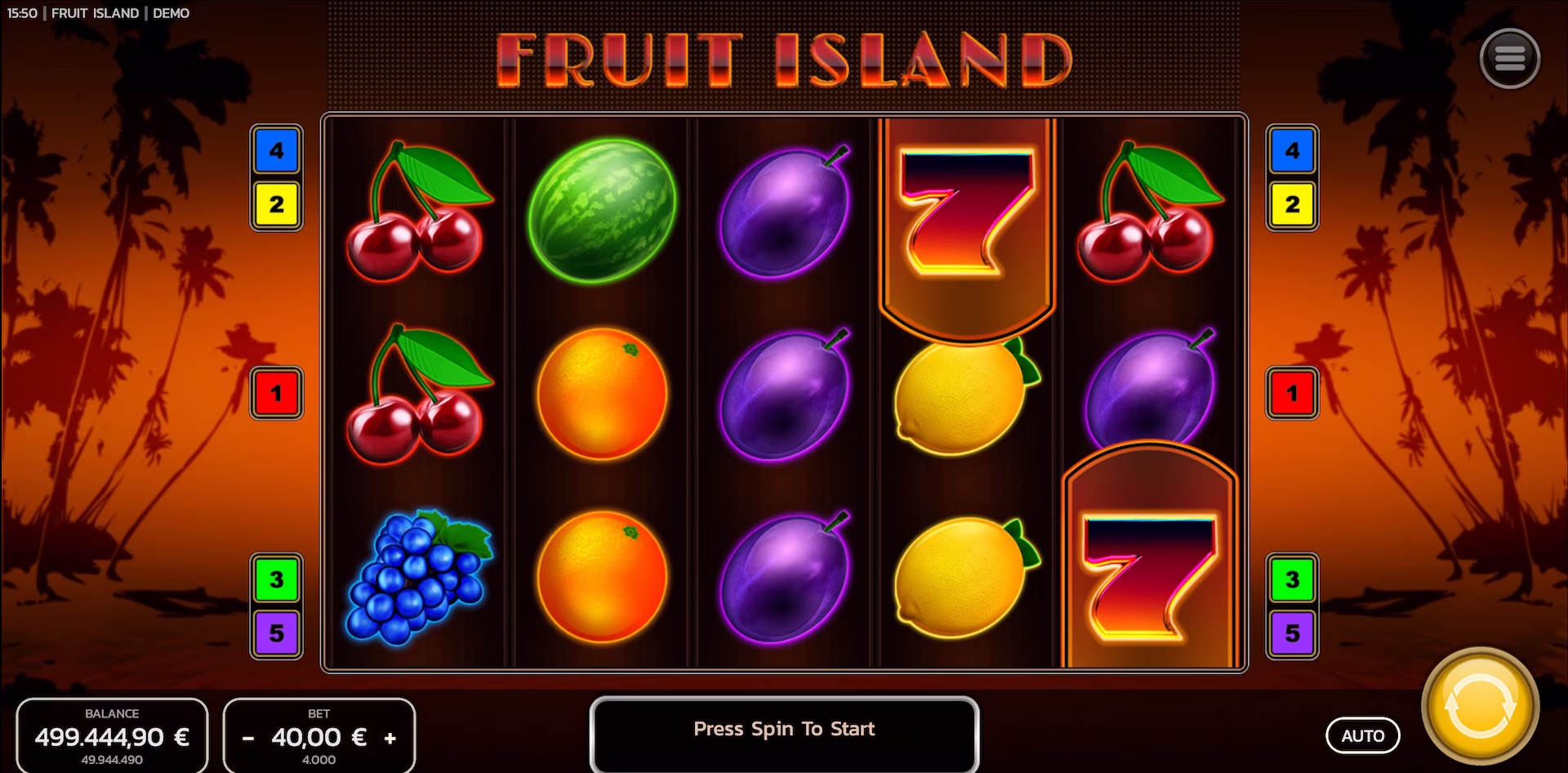Toggle payline 3 on the right side

tap(1293, 580)
